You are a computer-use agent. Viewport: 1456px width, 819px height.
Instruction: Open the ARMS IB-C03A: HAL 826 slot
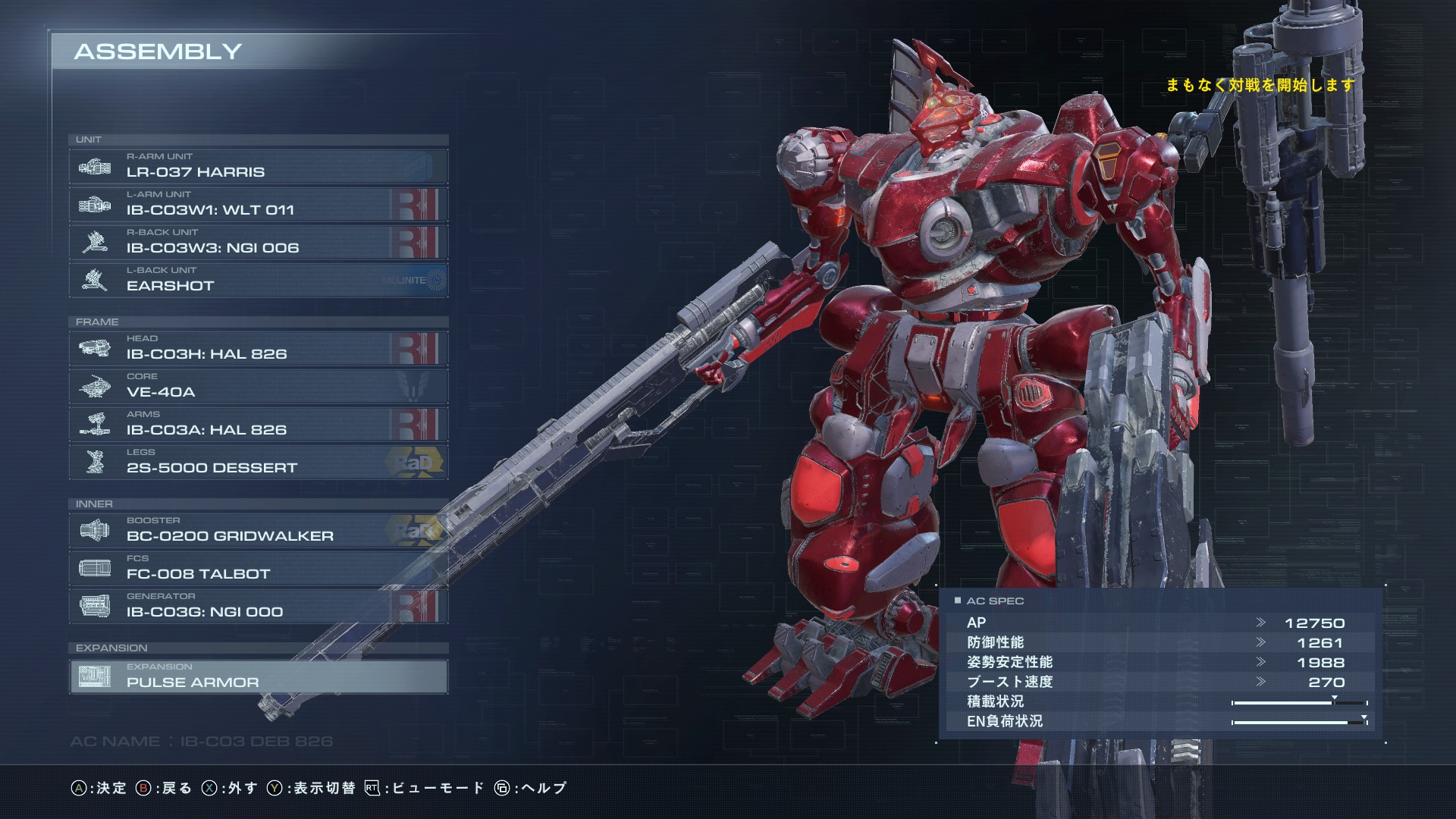258,424
